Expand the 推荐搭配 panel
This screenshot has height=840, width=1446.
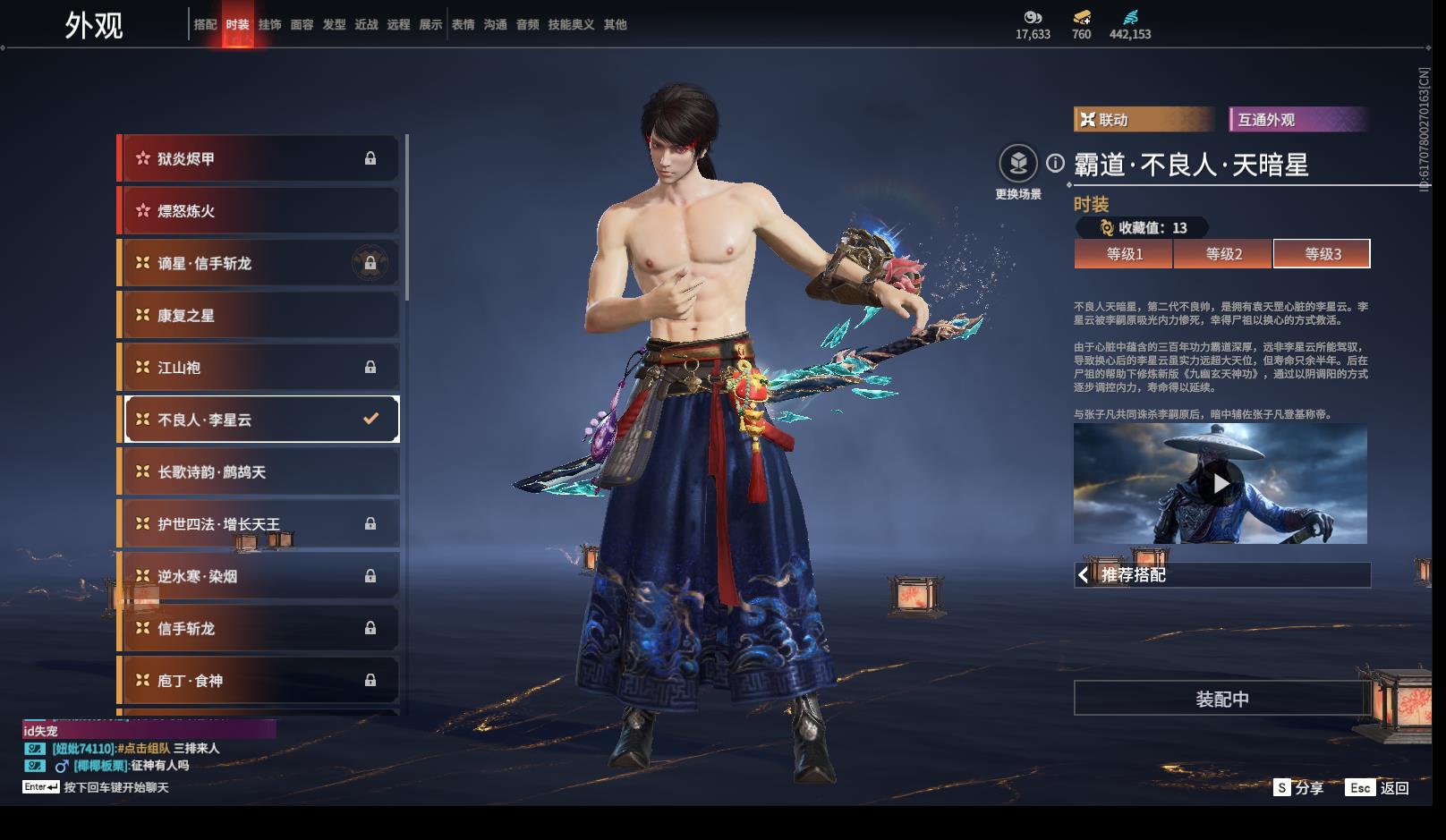click(x=1221, y=575)
